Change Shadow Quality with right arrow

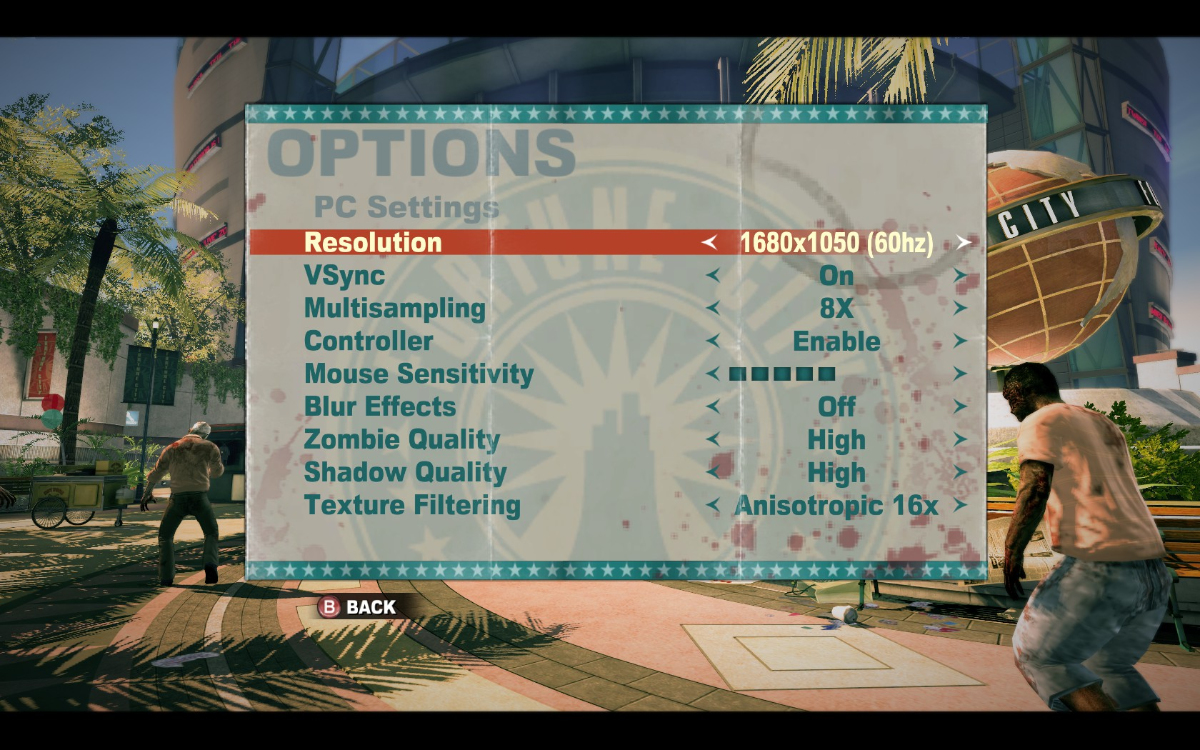(960, 472)
